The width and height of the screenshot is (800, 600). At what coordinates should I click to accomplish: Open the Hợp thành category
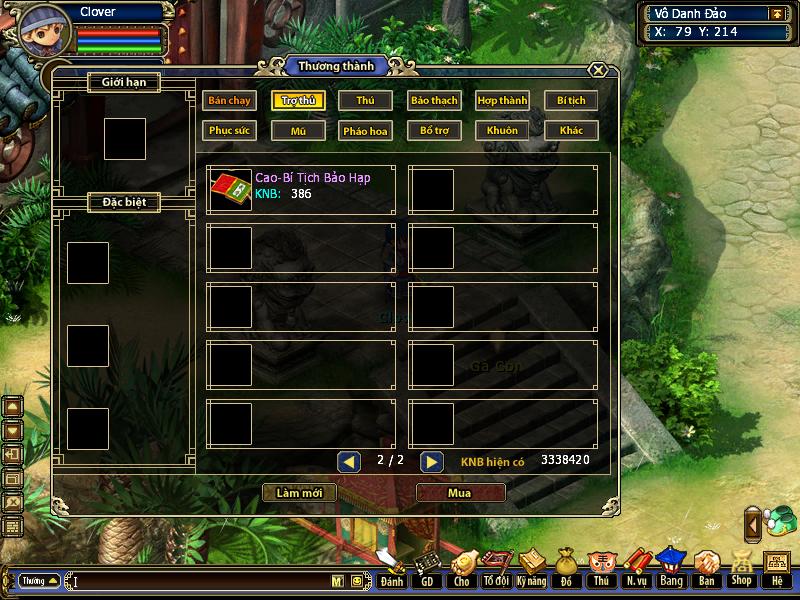tap(502, 100)
